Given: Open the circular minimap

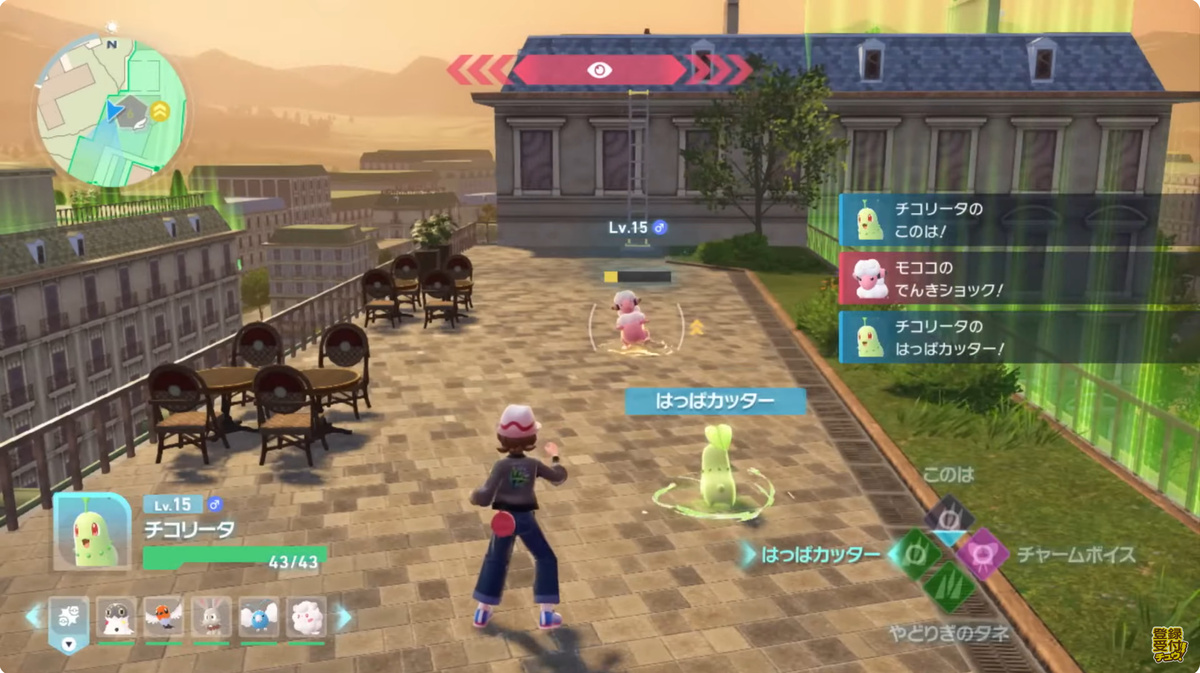Looking at the screenshot, I should point(110,111).
